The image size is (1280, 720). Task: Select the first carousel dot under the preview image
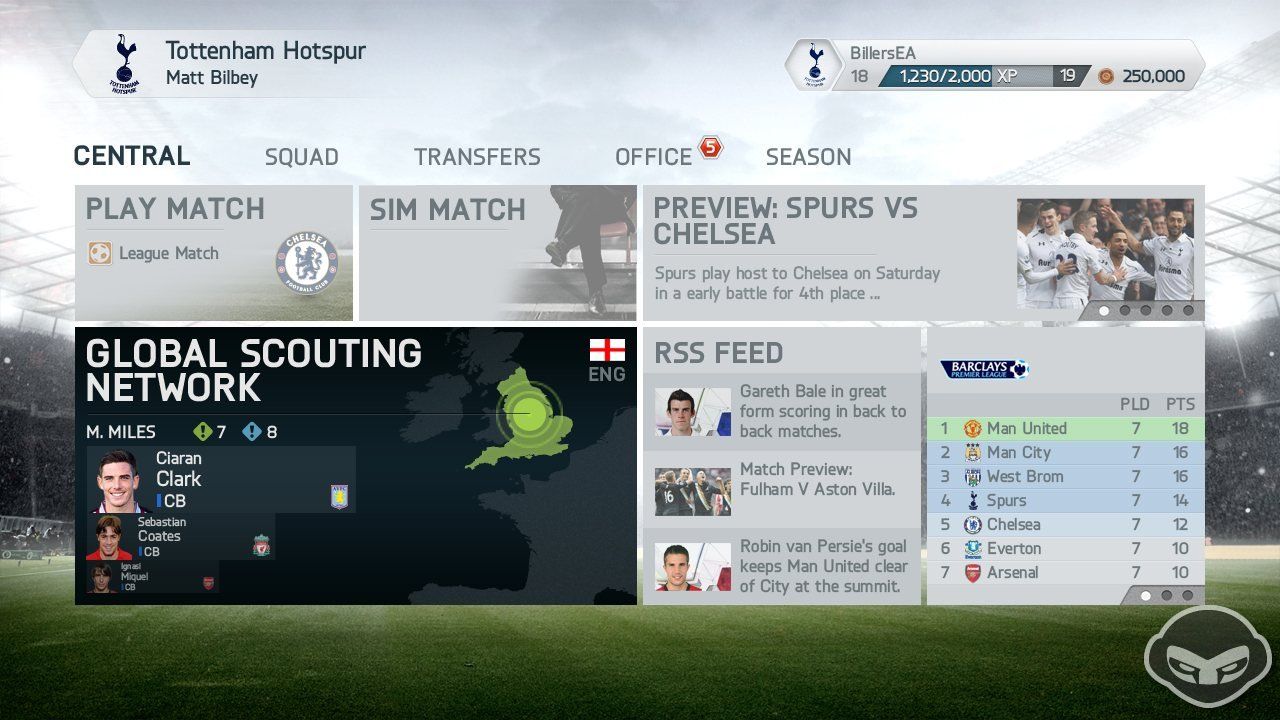pos(1103,312)
